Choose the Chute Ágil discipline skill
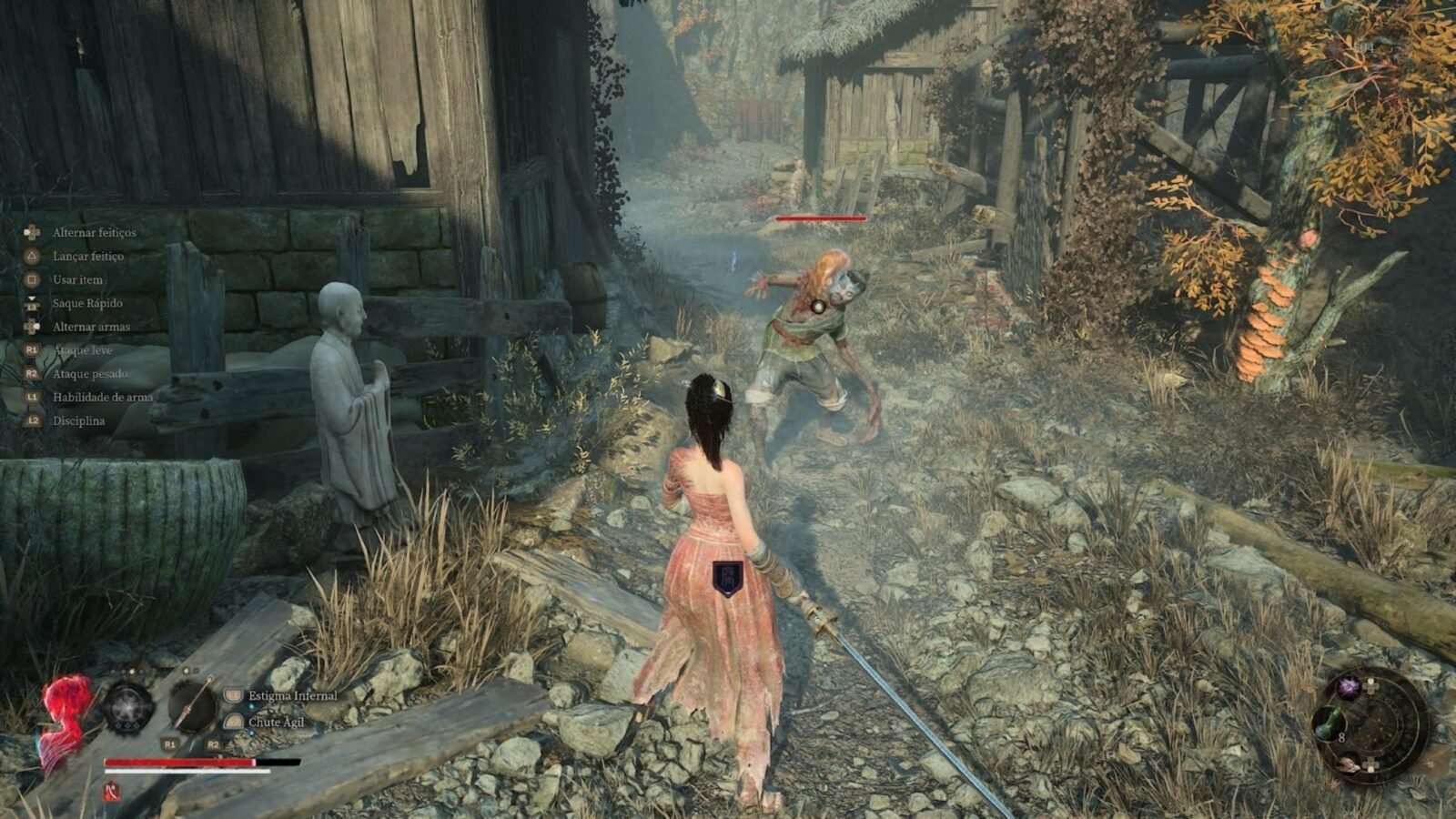Screen dimensions: 1456x819 click(277, 723)
